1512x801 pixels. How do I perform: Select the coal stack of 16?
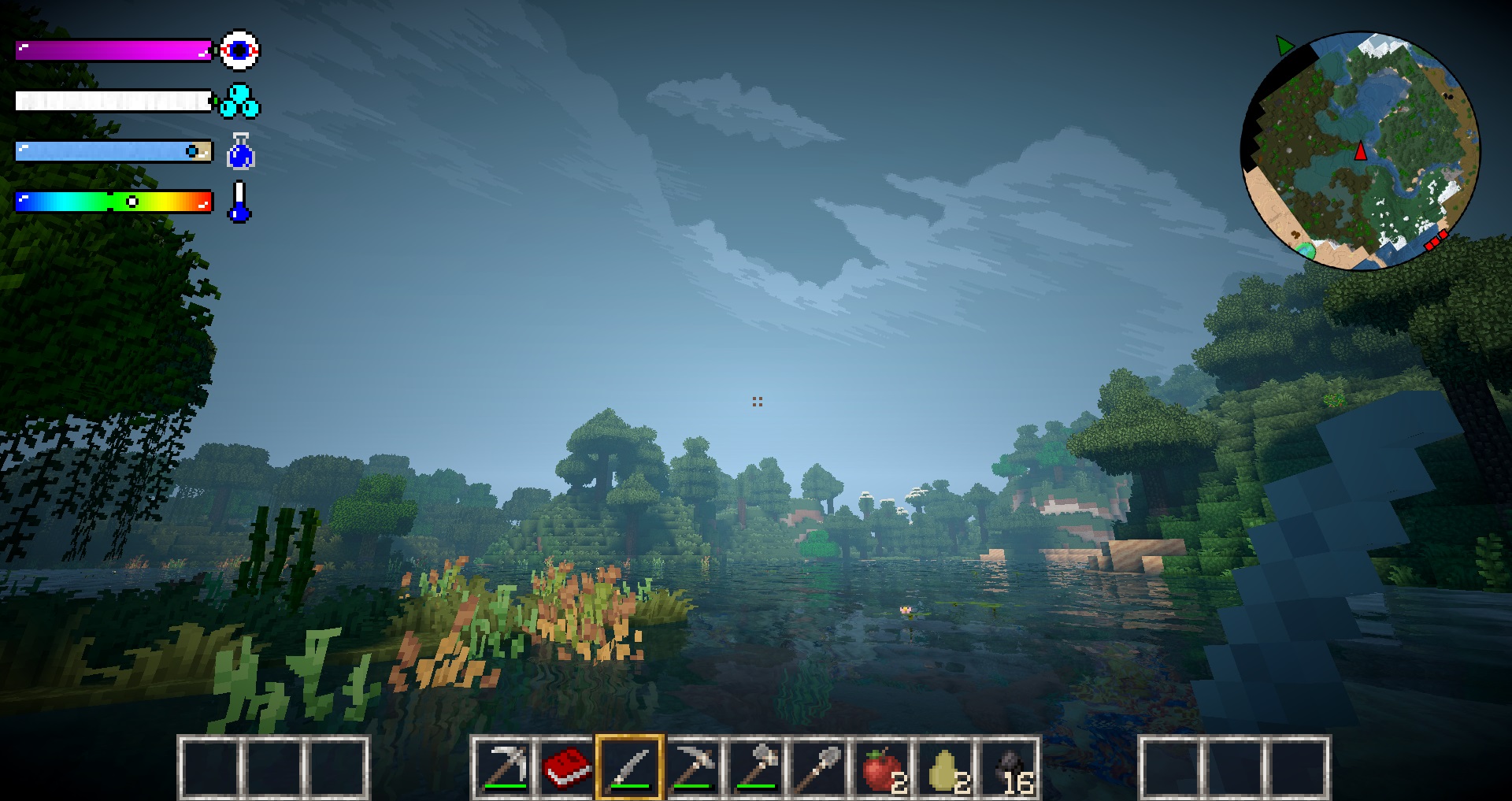tap(1009, 767)
